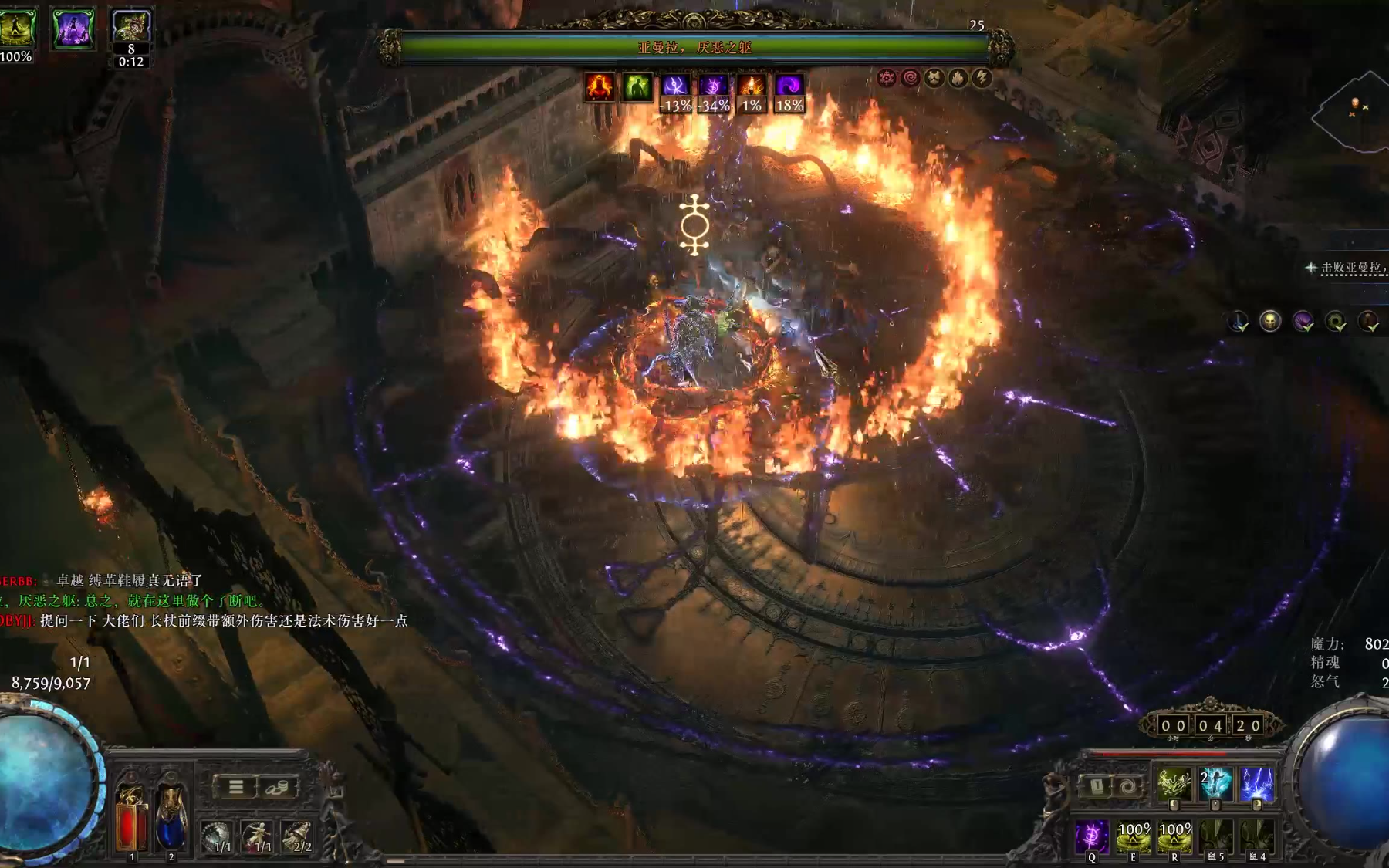Viewport: 1389px width, 868px height.
Task: Cast the blue lightning storm skill
Action: 1256,784
